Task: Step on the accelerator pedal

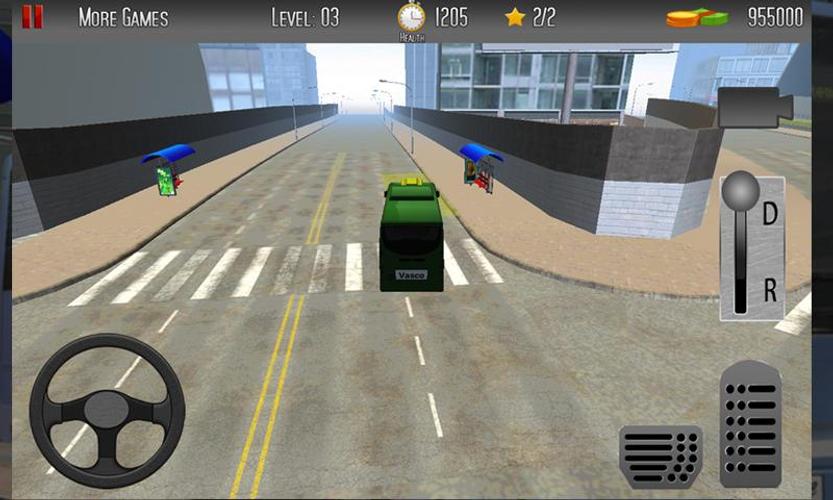Action: coord(750,424)
